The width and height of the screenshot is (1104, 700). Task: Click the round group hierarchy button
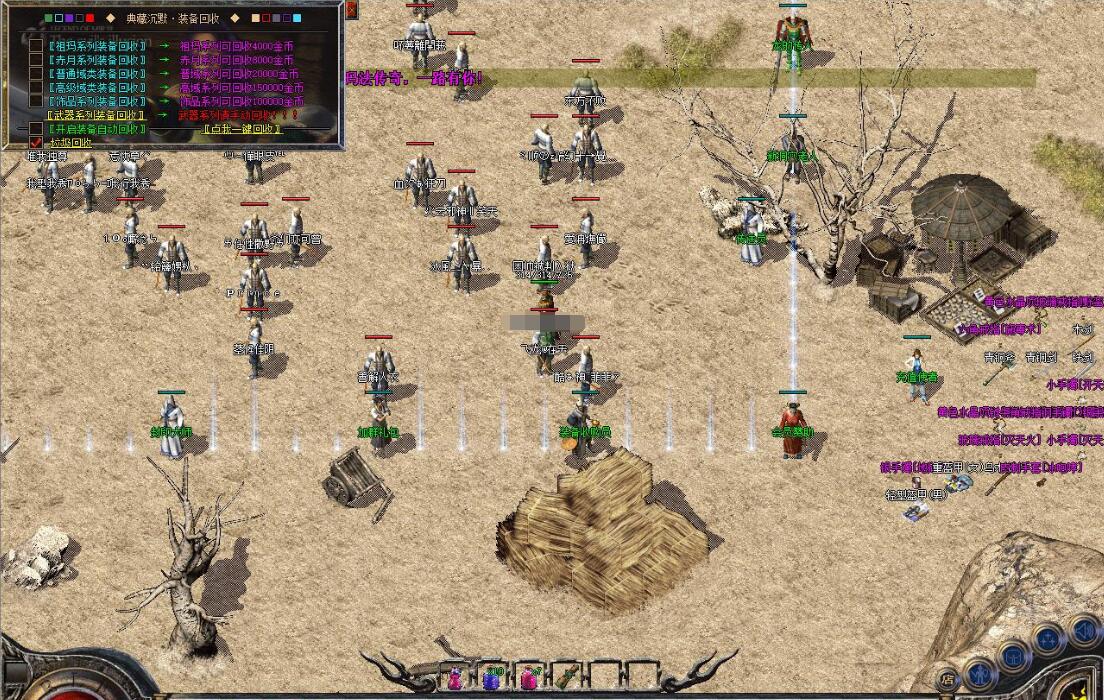click(1048, 638)
